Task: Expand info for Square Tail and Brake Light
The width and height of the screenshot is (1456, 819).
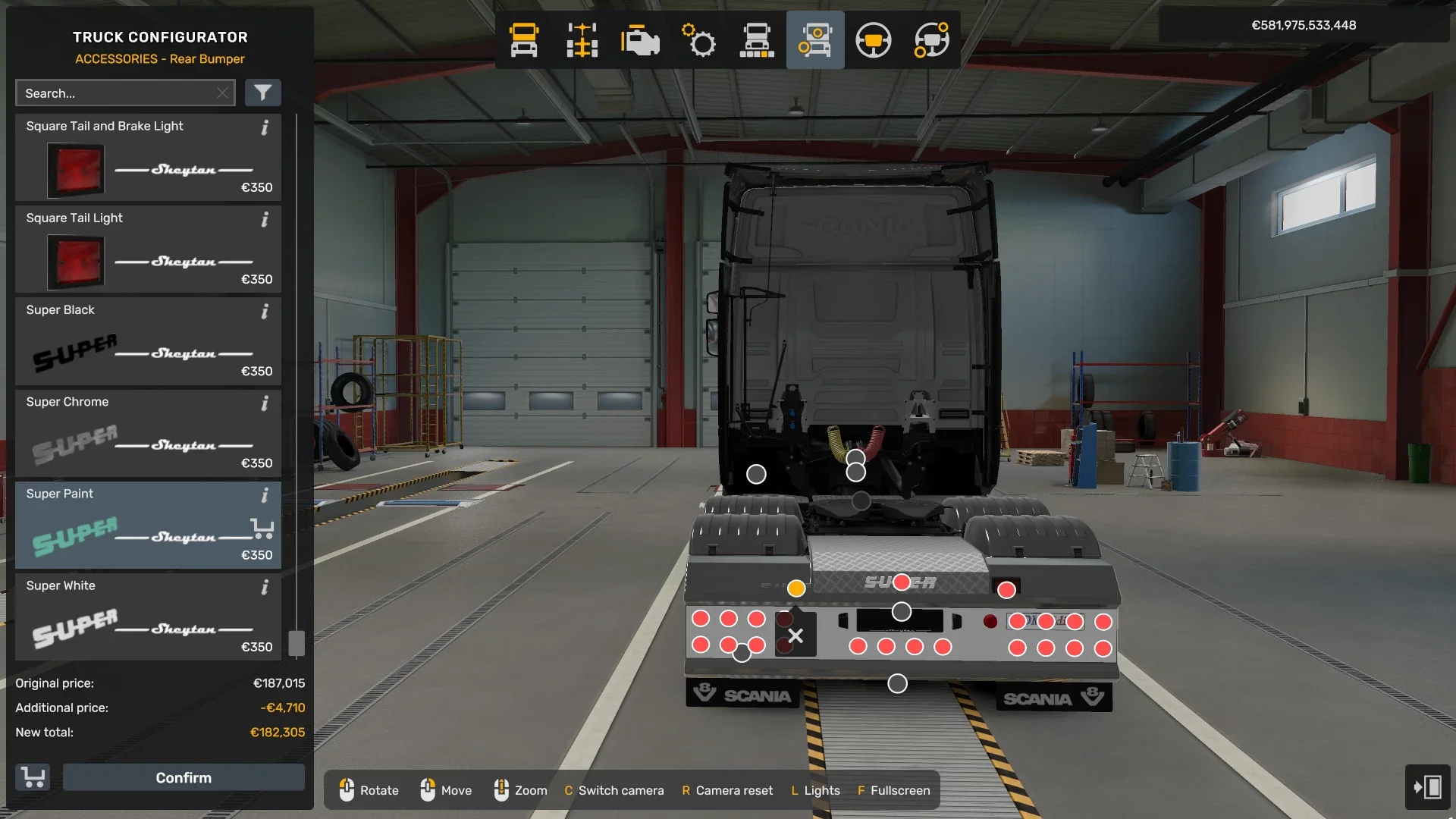Action: 265,129
